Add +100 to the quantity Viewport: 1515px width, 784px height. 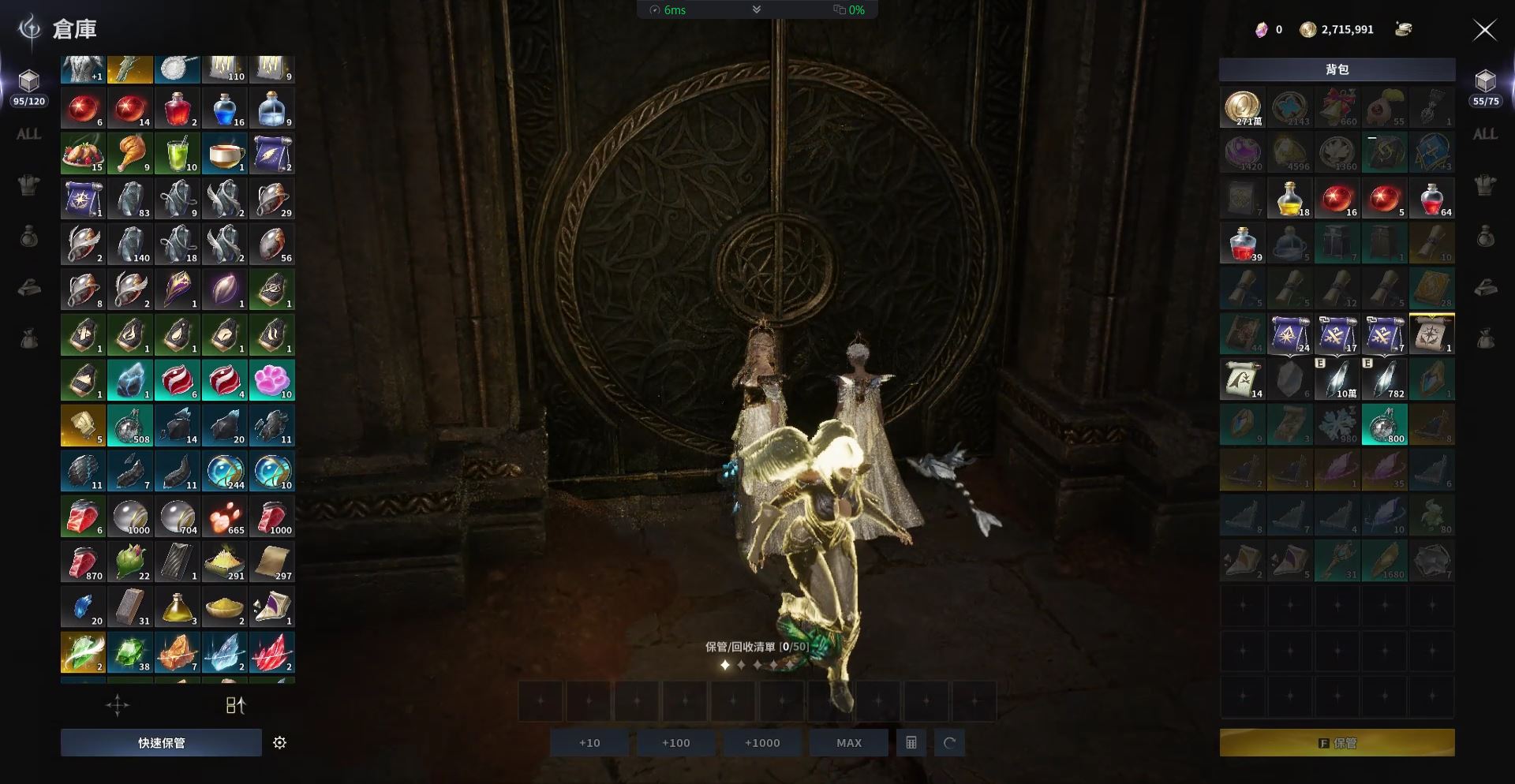(675, 742)
